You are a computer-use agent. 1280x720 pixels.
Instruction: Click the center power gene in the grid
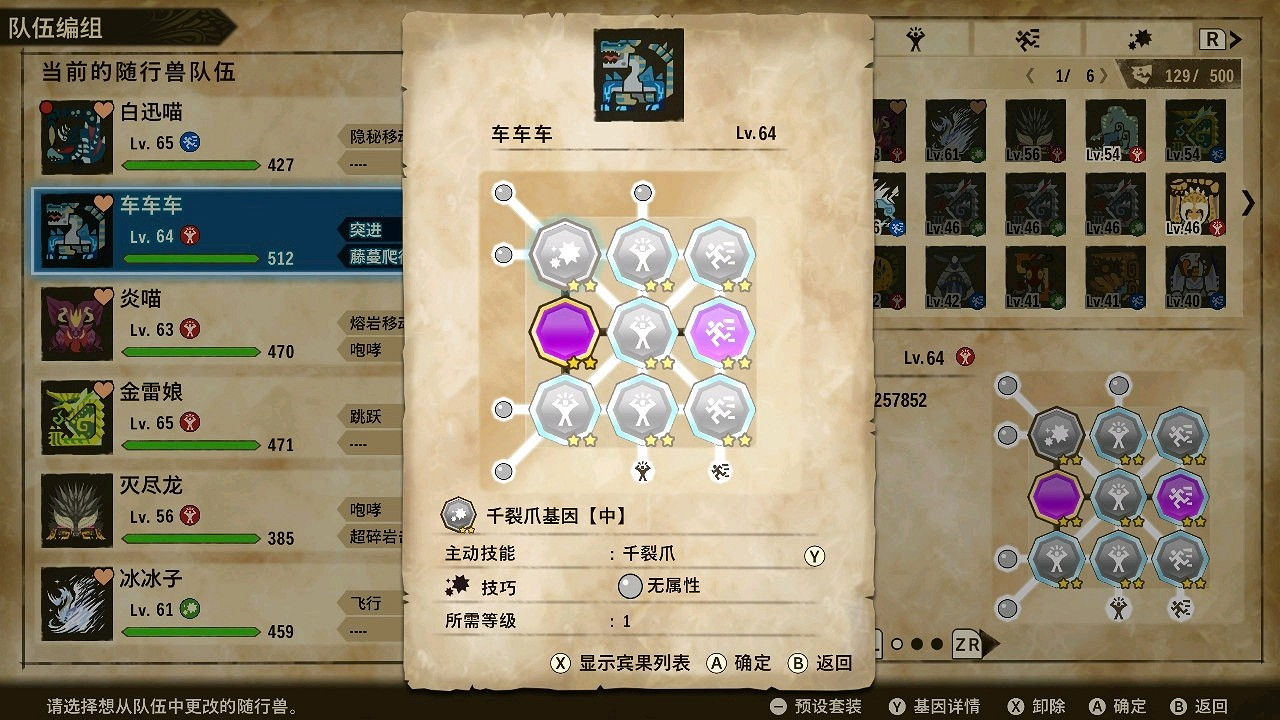(644, 331)
